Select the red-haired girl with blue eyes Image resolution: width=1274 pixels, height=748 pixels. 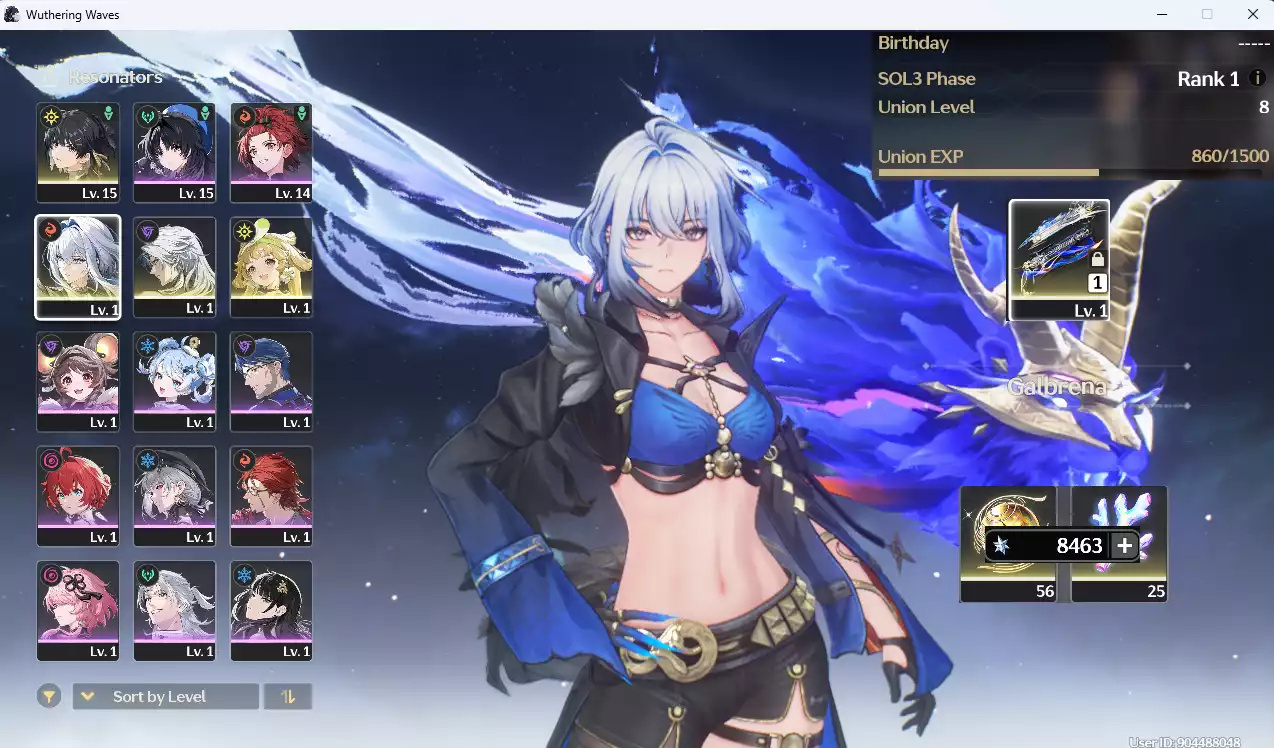coord(78,495)
